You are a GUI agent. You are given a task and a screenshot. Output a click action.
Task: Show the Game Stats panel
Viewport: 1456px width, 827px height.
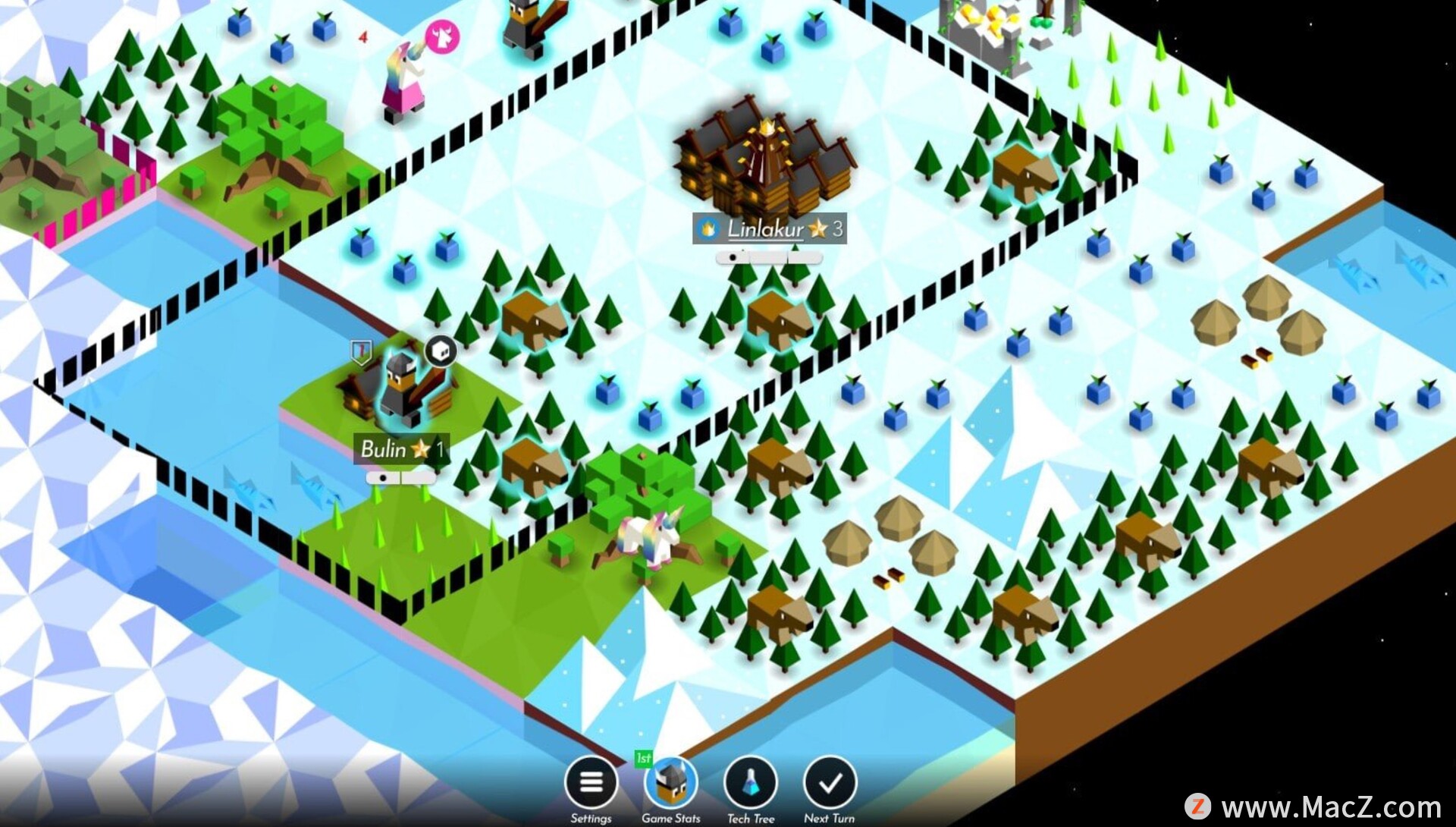(x=670, y=782)
